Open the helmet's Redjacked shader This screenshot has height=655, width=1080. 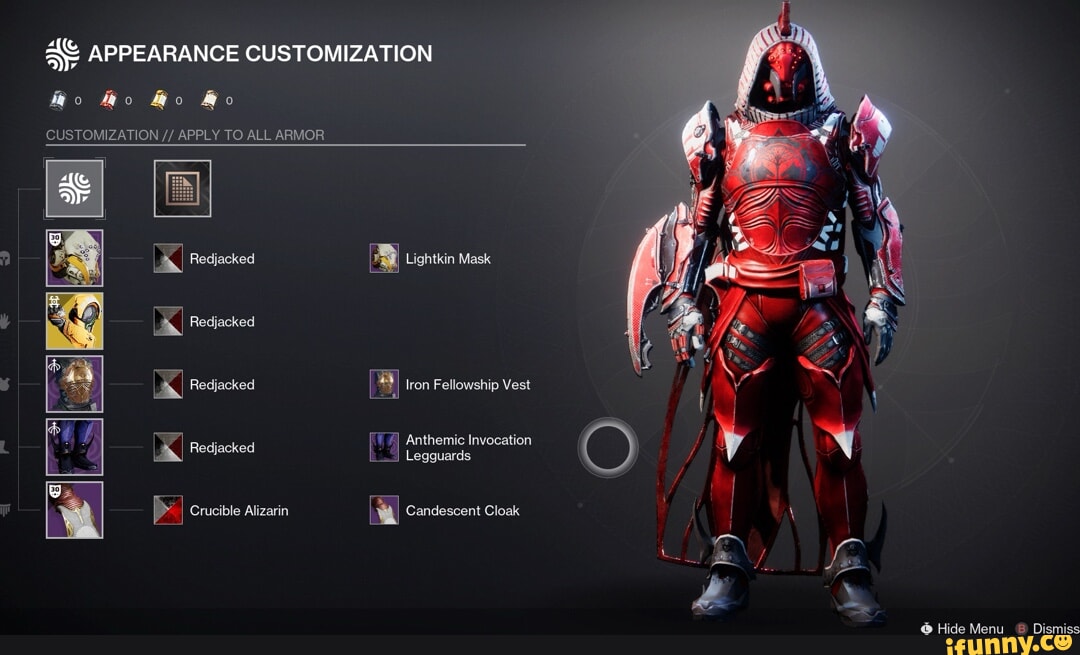[168, 259]
